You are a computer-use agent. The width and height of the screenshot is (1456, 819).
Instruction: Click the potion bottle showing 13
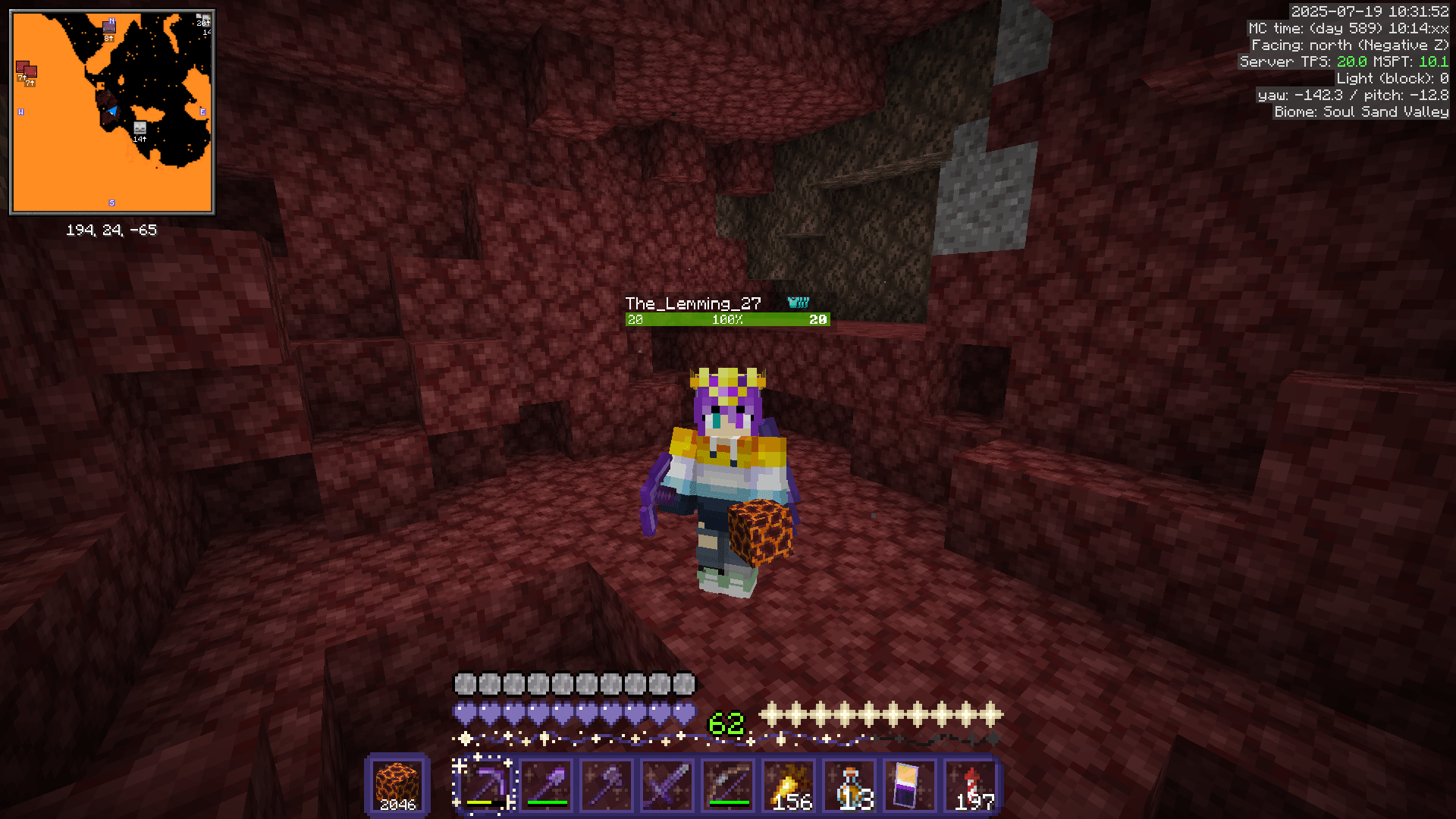tap(849, 785)
